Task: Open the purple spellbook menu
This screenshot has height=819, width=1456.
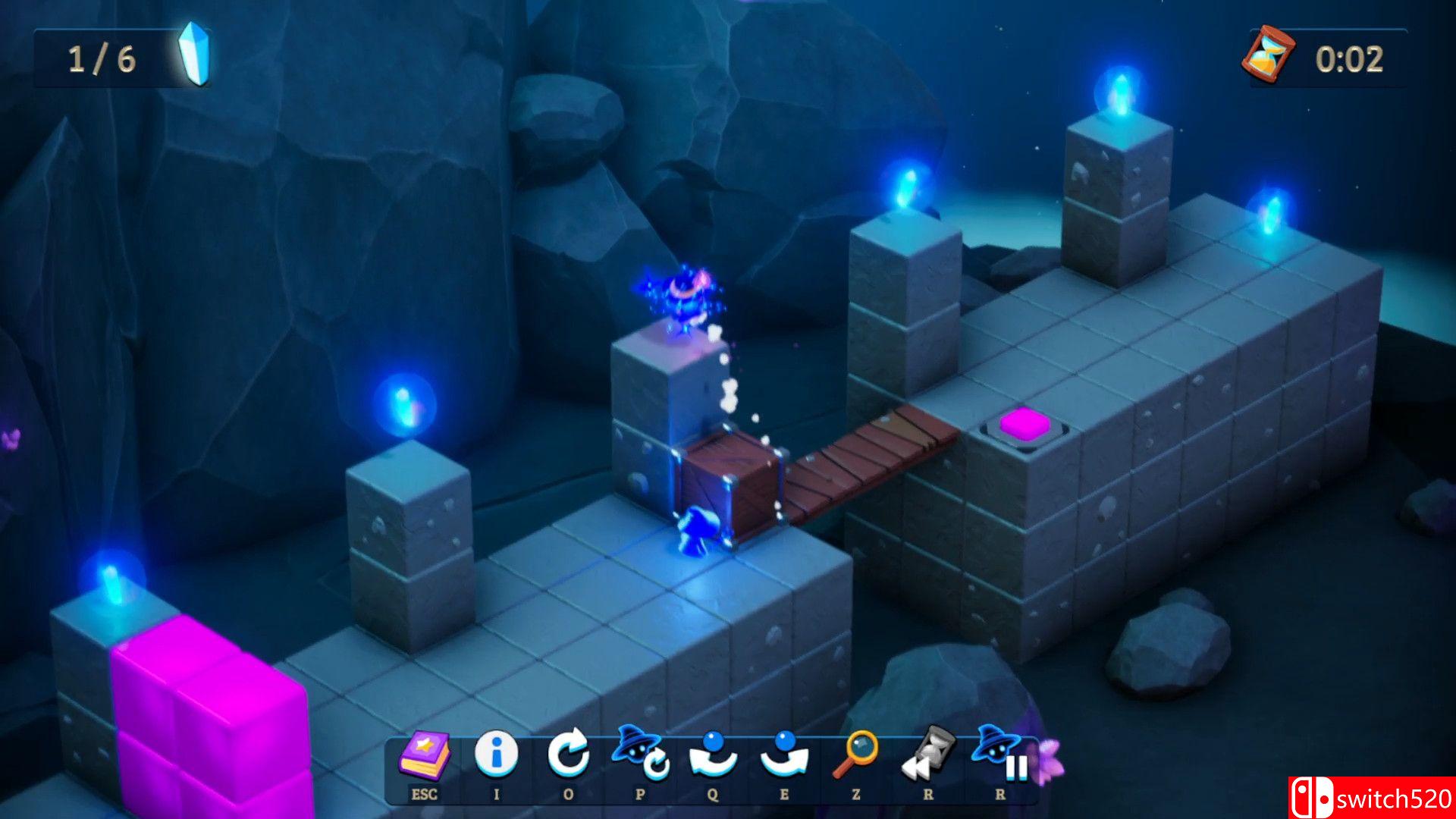Action: click(x=425, y=755)
